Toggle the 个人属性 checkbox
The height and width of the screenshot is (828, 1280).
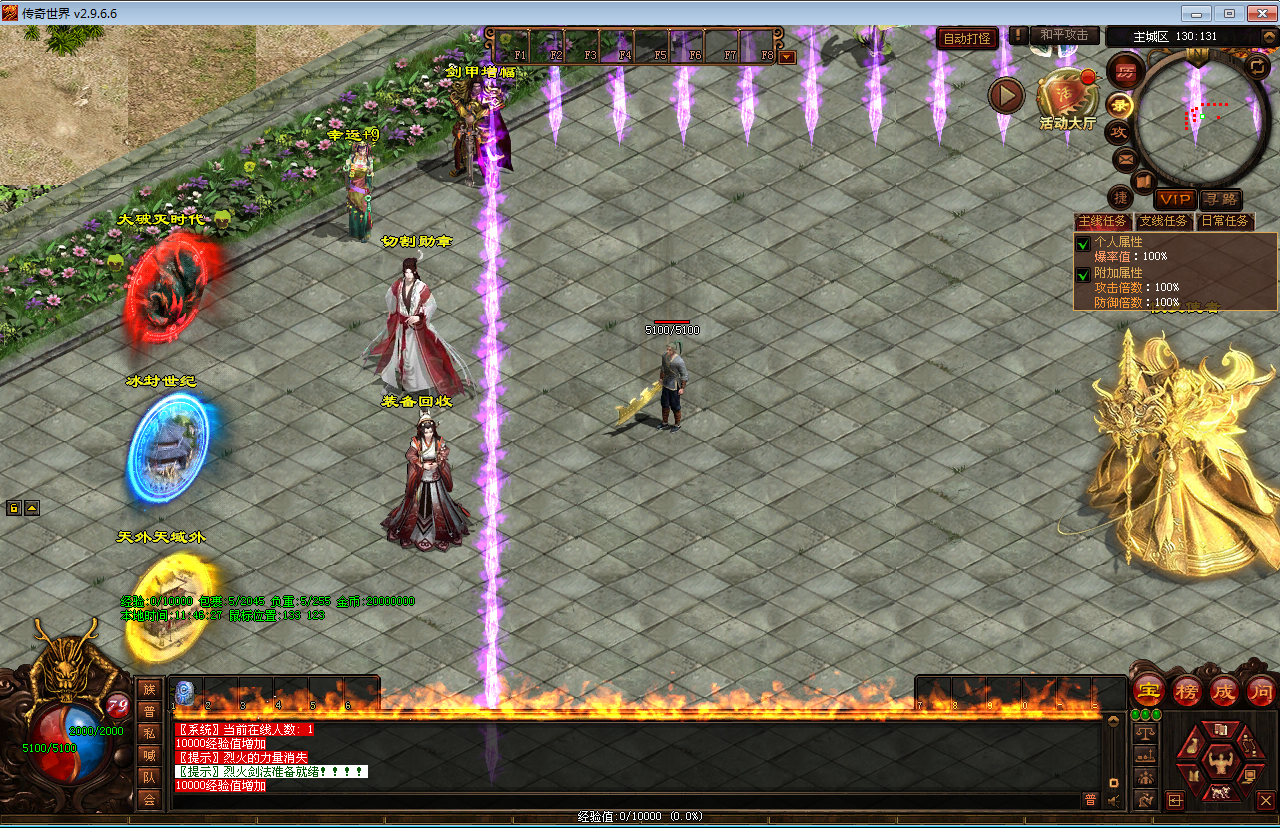pos(1083,244)
